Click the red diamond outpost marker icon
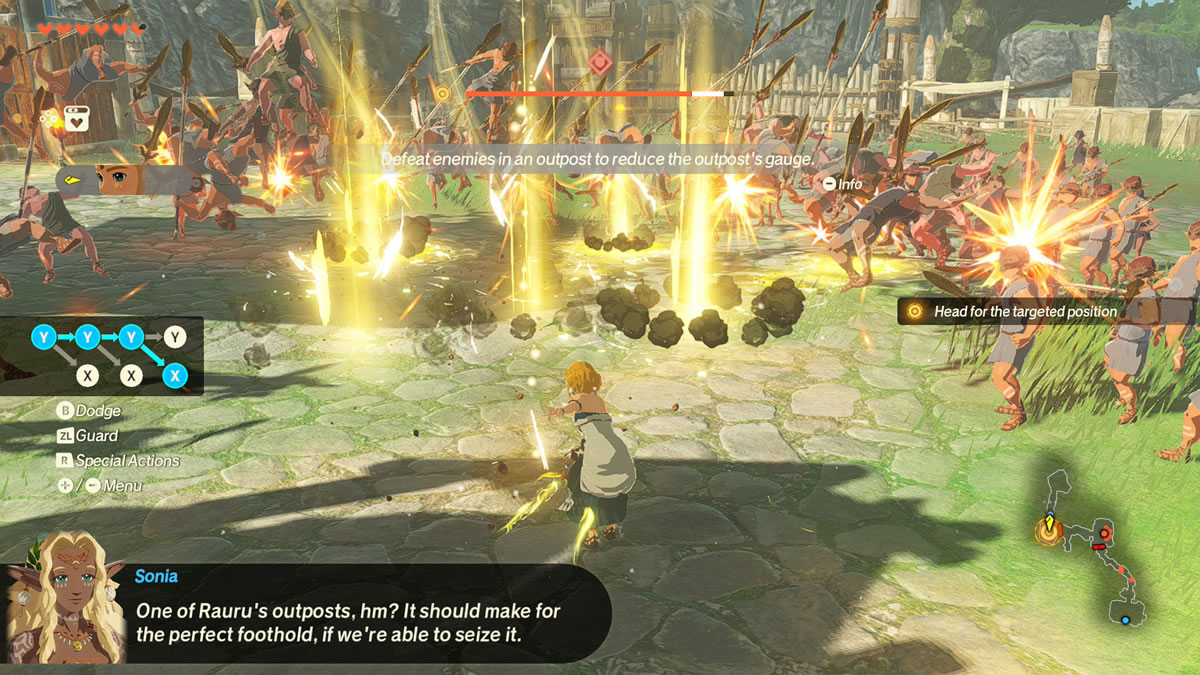The image size is (1200, 675). click(599, 60)
